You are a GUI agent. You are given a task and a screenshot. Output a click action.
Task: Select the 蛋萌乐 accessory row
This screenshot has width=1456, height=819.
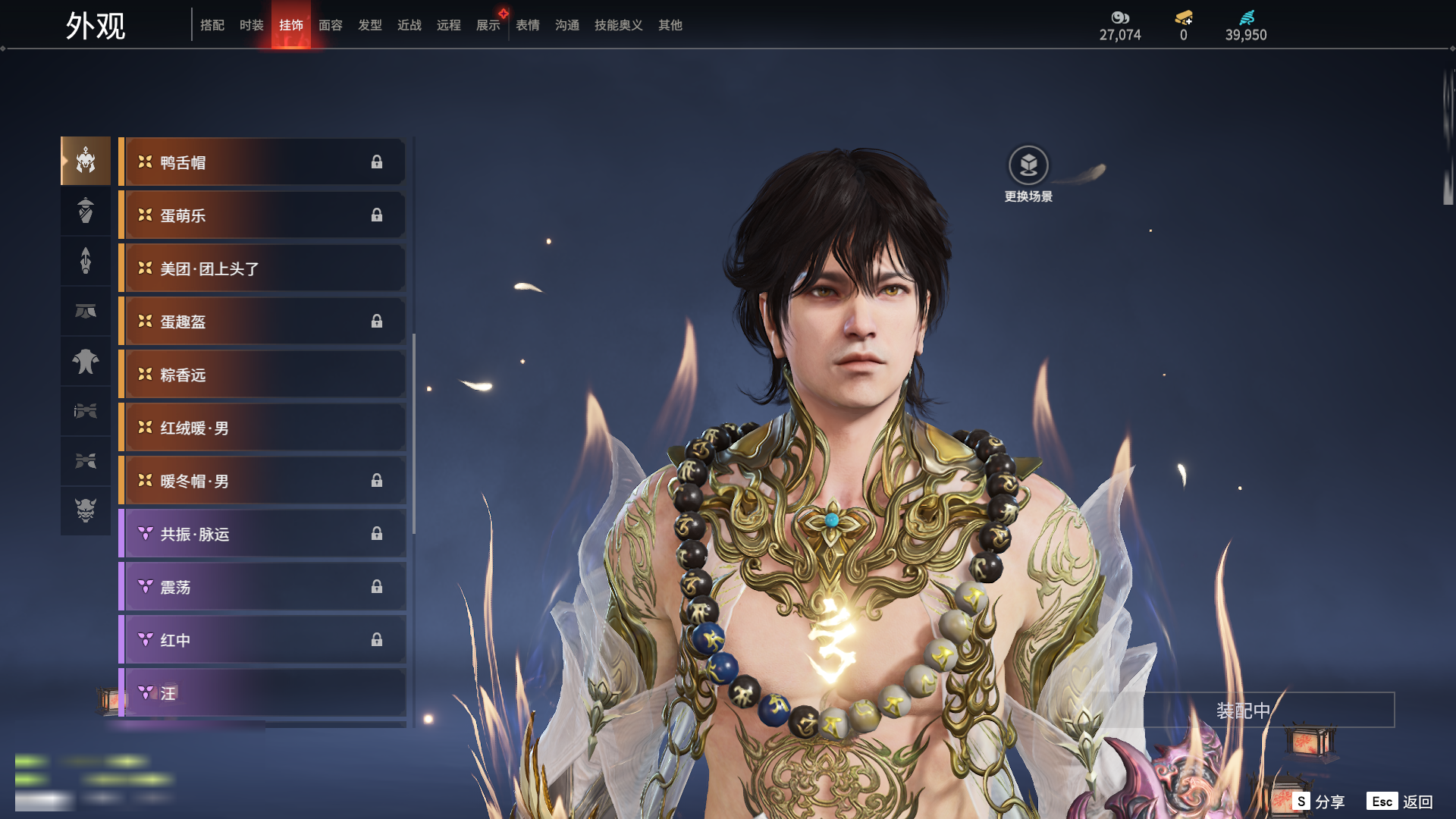tap(262, 215)
